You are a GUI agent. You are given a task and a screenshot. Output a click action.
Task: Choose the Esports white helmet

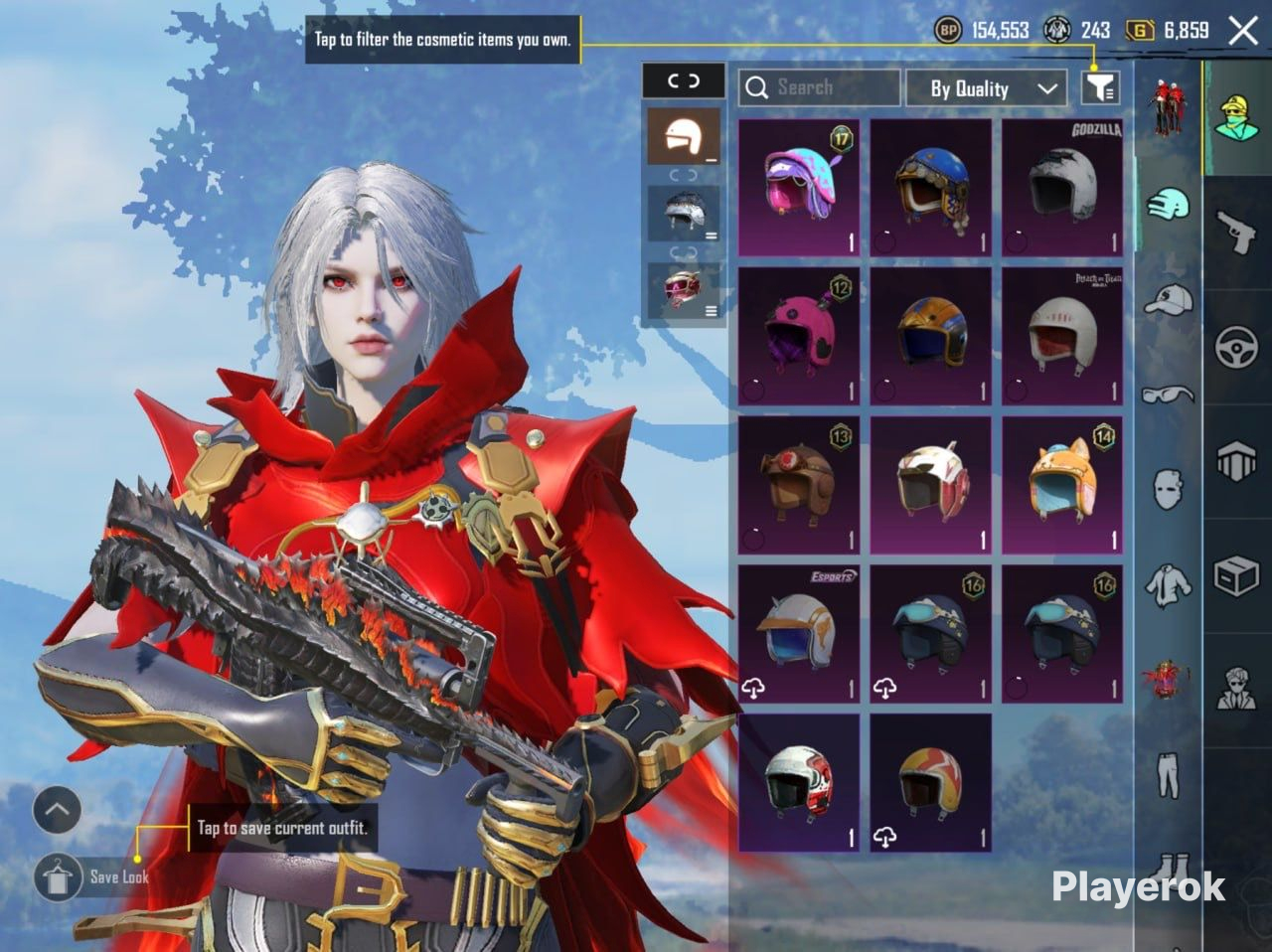point(799,634)
